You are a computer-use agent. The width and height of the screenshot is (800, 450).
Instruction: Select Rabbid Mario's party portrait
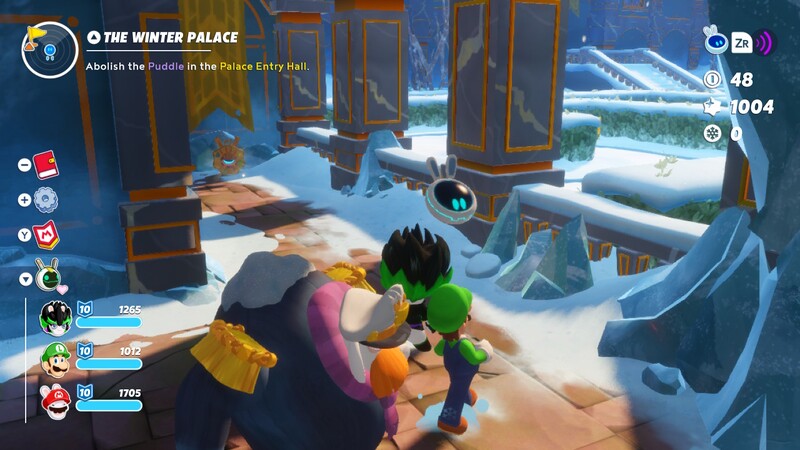click(55, 402)
